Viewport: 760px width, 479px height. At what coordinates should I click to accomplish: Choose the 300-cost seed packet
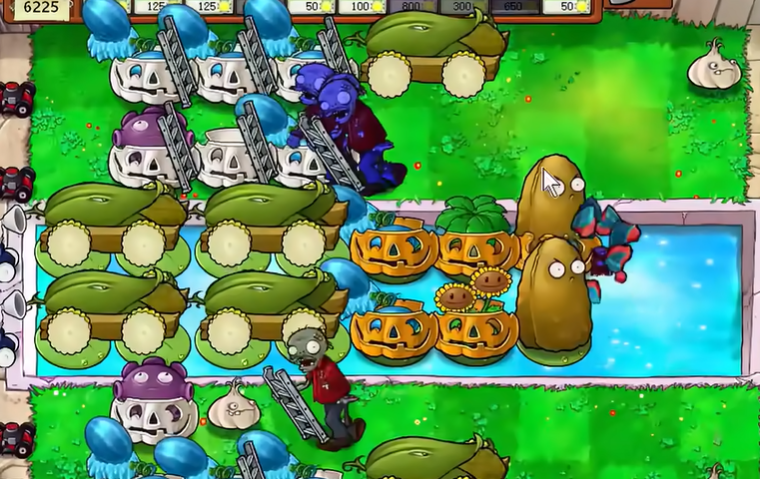coord(461,7)
